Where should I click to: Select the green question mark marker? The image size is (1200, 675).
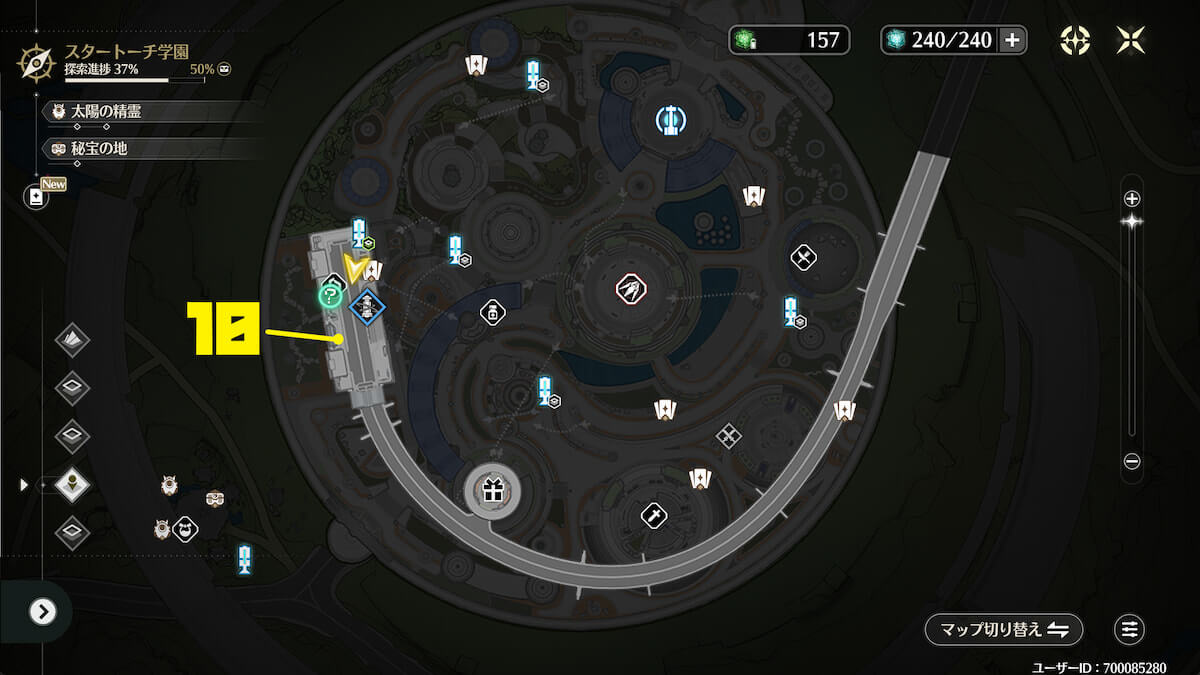coord(328,295)
